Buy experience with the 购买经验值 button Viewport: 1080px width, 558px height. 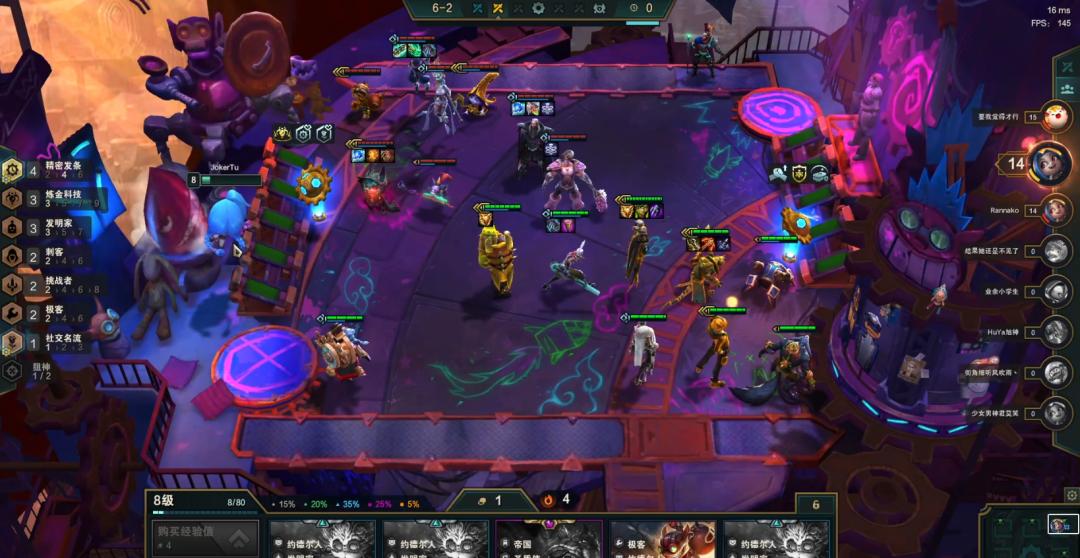point(205,537)
